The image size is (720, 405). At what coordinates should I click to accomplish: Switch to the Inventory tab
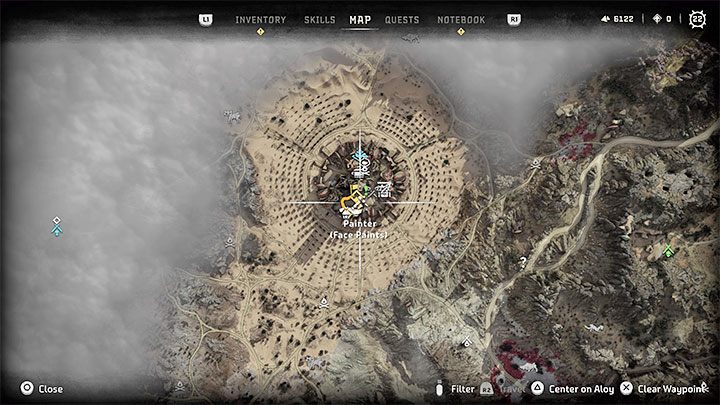click(260, 20)
